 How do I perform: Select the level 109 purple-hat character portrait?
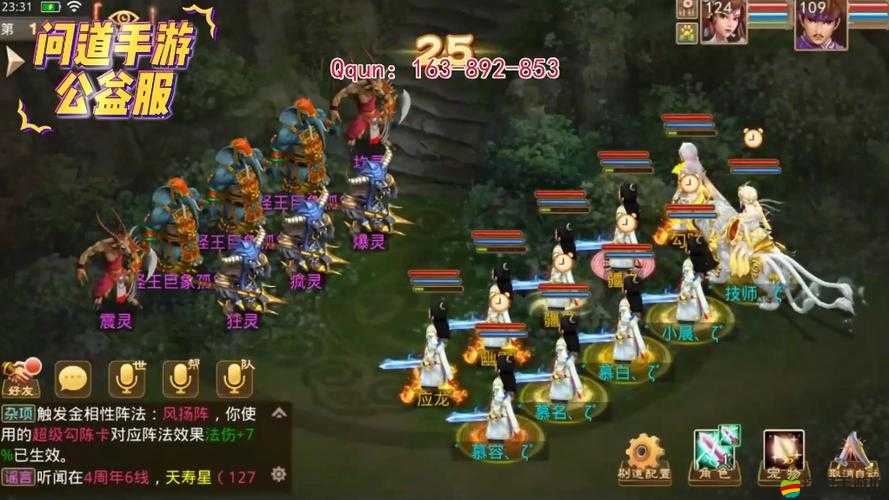point(820,24)
